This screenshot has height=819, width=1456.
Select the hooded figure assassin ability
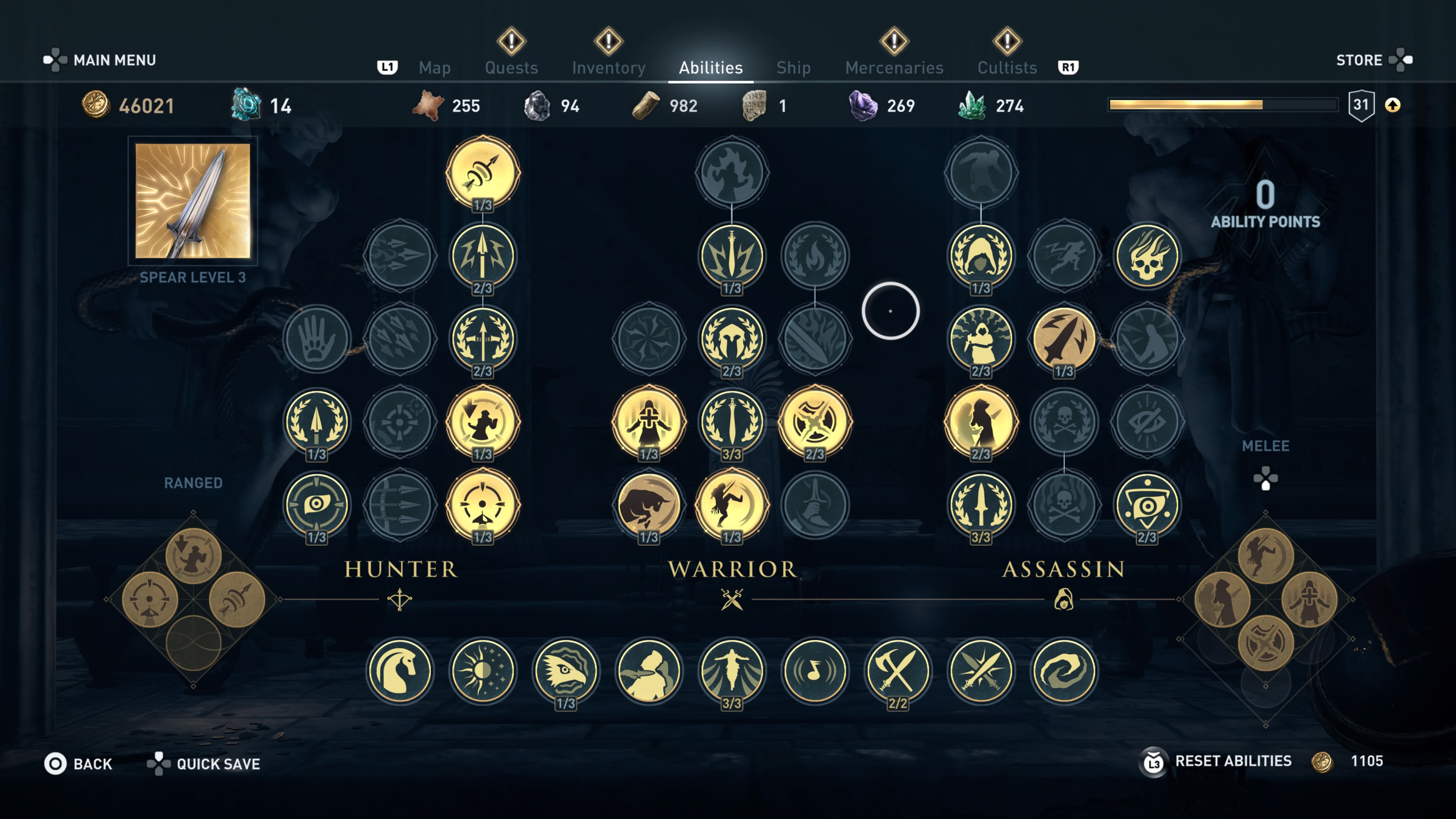click(x=981, y=256)
